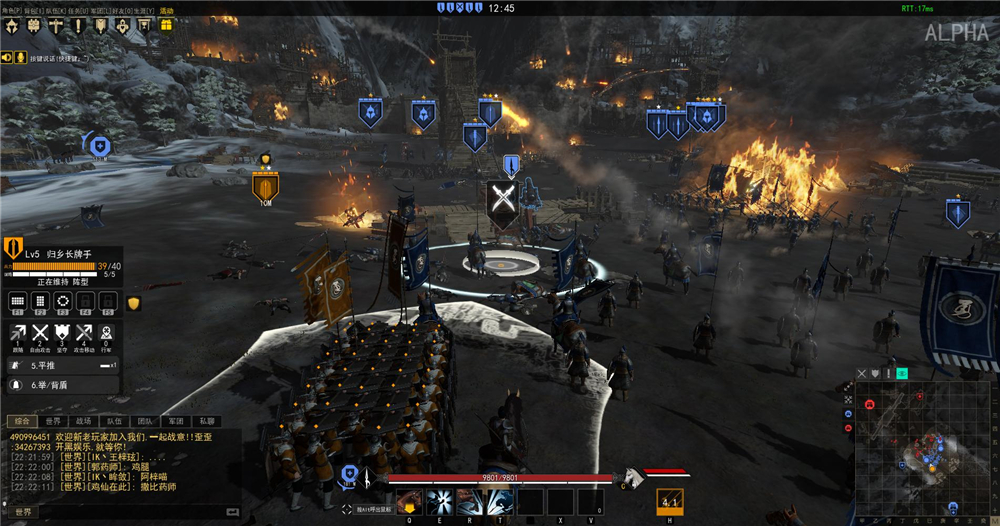Issue the follow (跟随) troop command
The image size is (1000, 526).
pos(17,333)
